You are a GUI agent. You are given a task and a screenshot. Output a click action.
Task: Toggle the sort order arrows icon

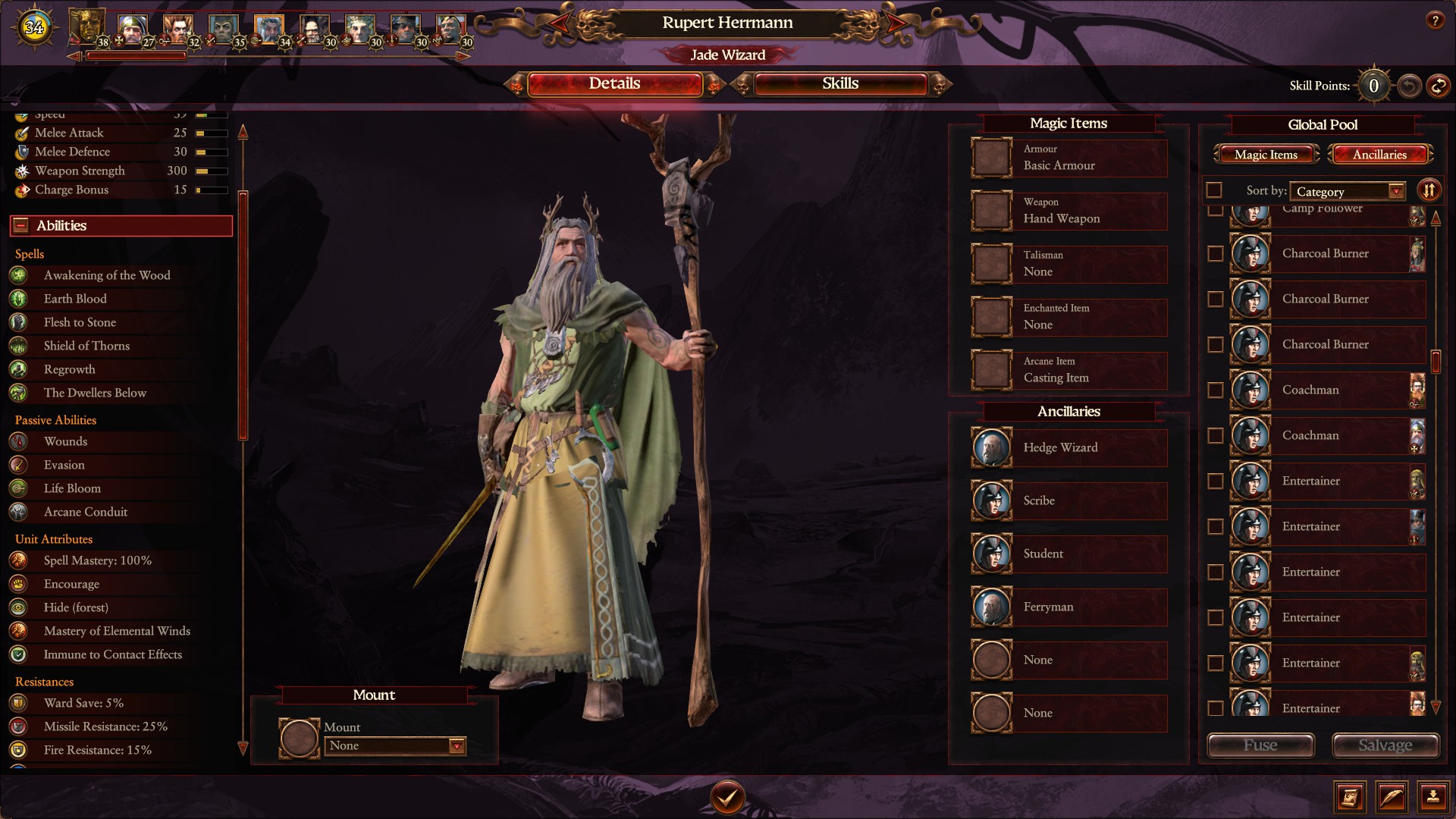[1429, 190]
